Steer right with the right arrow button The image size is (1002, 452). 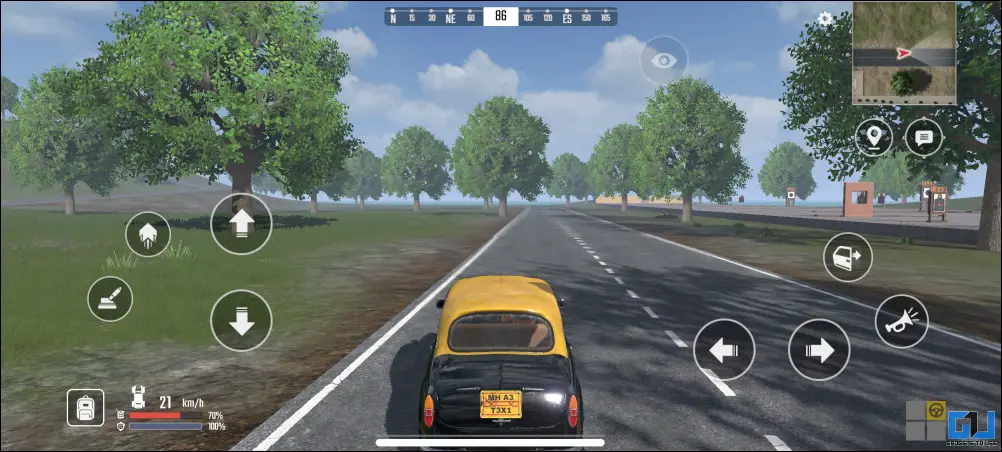(818, 350)
